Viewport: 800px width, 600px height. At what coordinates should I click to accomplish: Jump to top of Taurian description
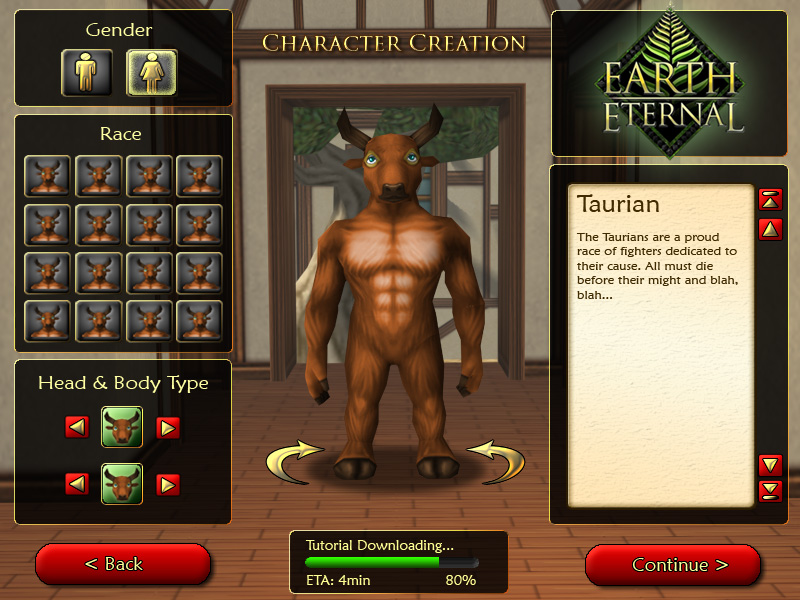pyautogui.click(x=770, y=199)
